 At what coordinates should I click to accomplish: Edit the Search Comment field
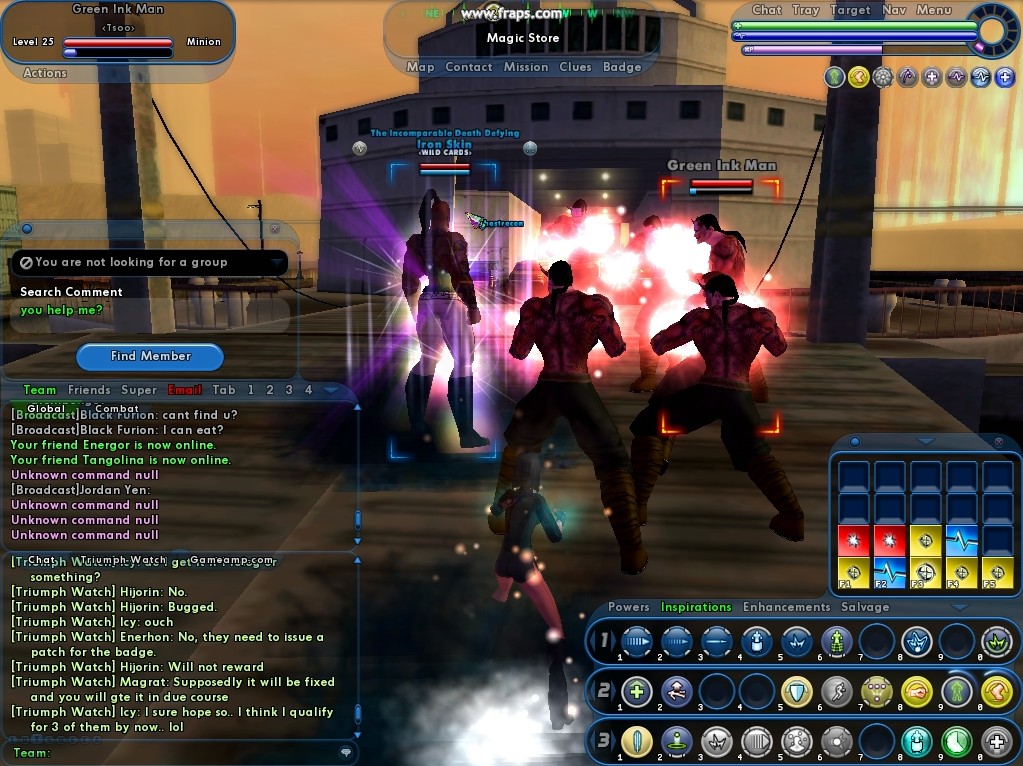[x=150, y=311]
